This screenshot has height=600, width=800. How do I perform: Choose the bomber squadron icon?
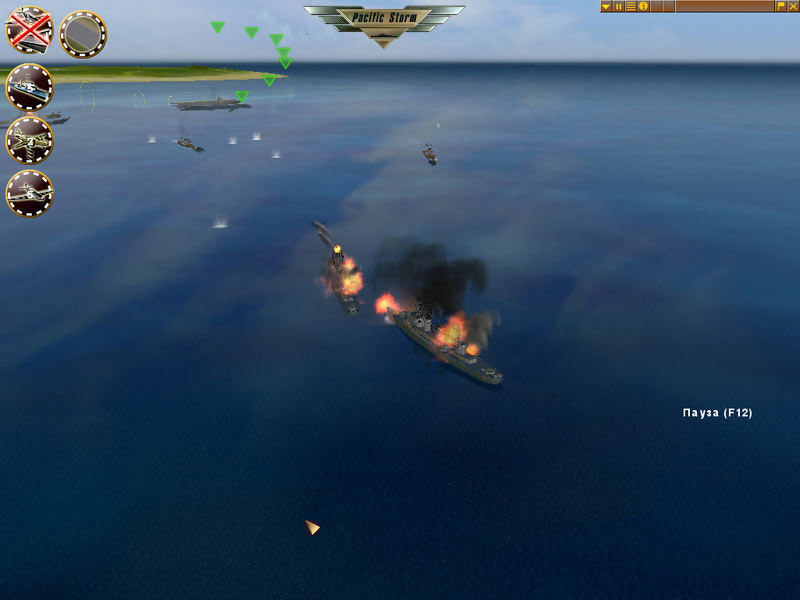[x=30, y=140]
